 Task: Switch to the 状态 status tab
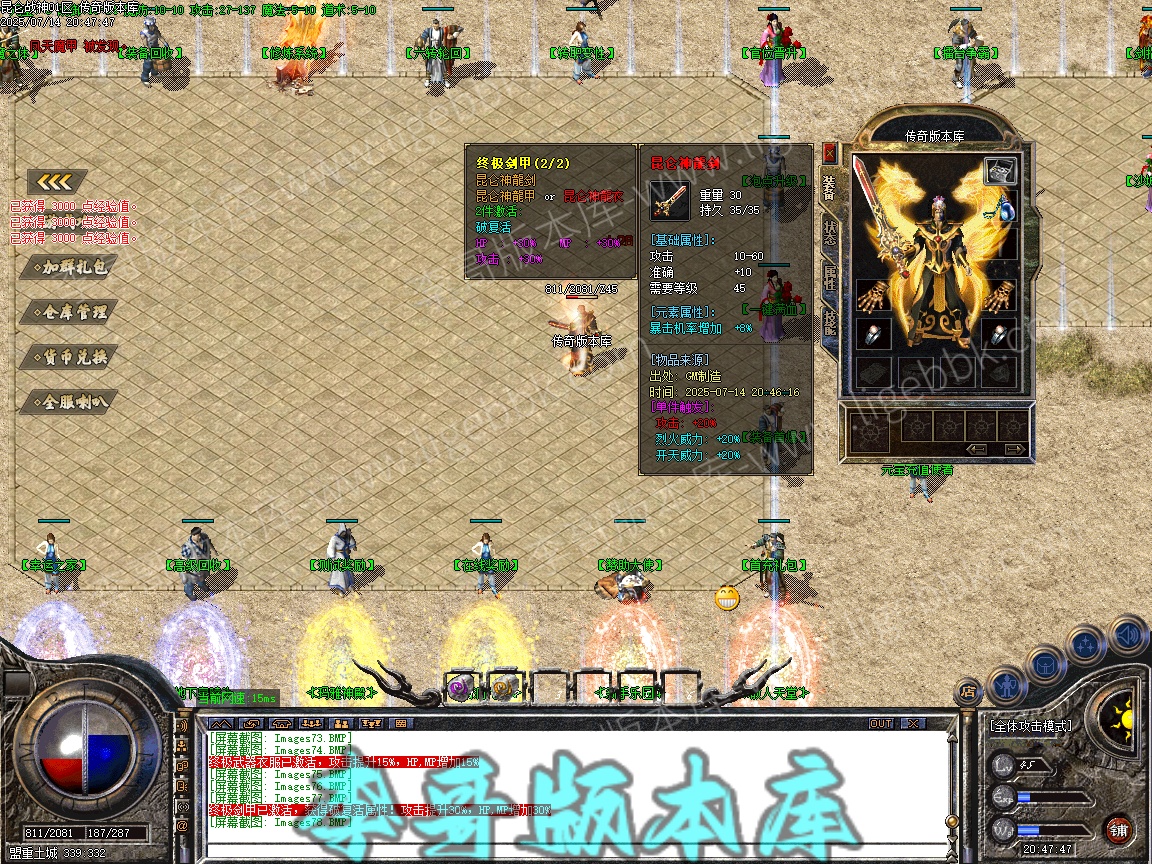[829, 234]
